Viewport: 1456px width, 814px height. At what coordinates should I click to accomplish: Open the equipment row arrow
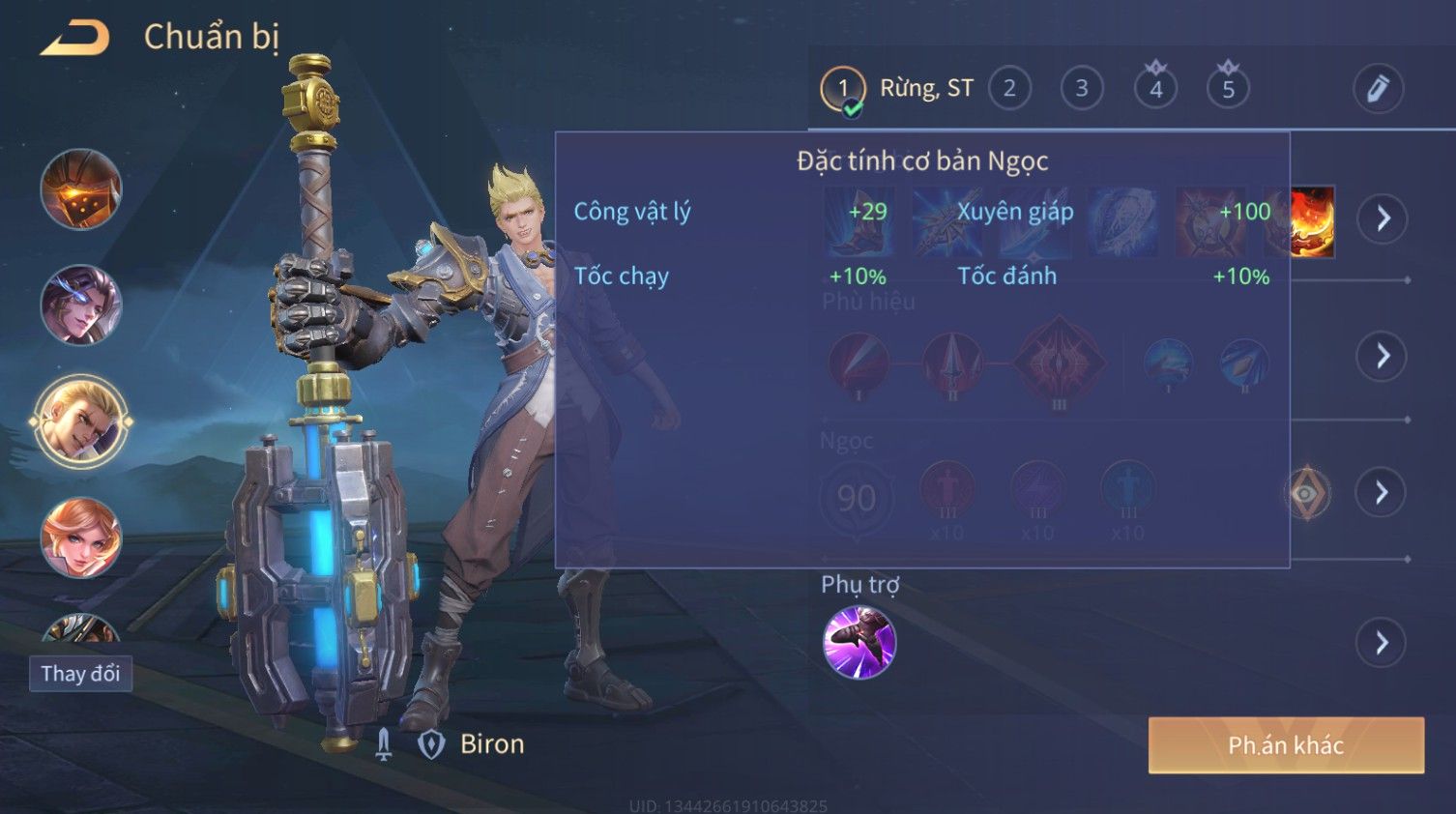(1383, 218)
